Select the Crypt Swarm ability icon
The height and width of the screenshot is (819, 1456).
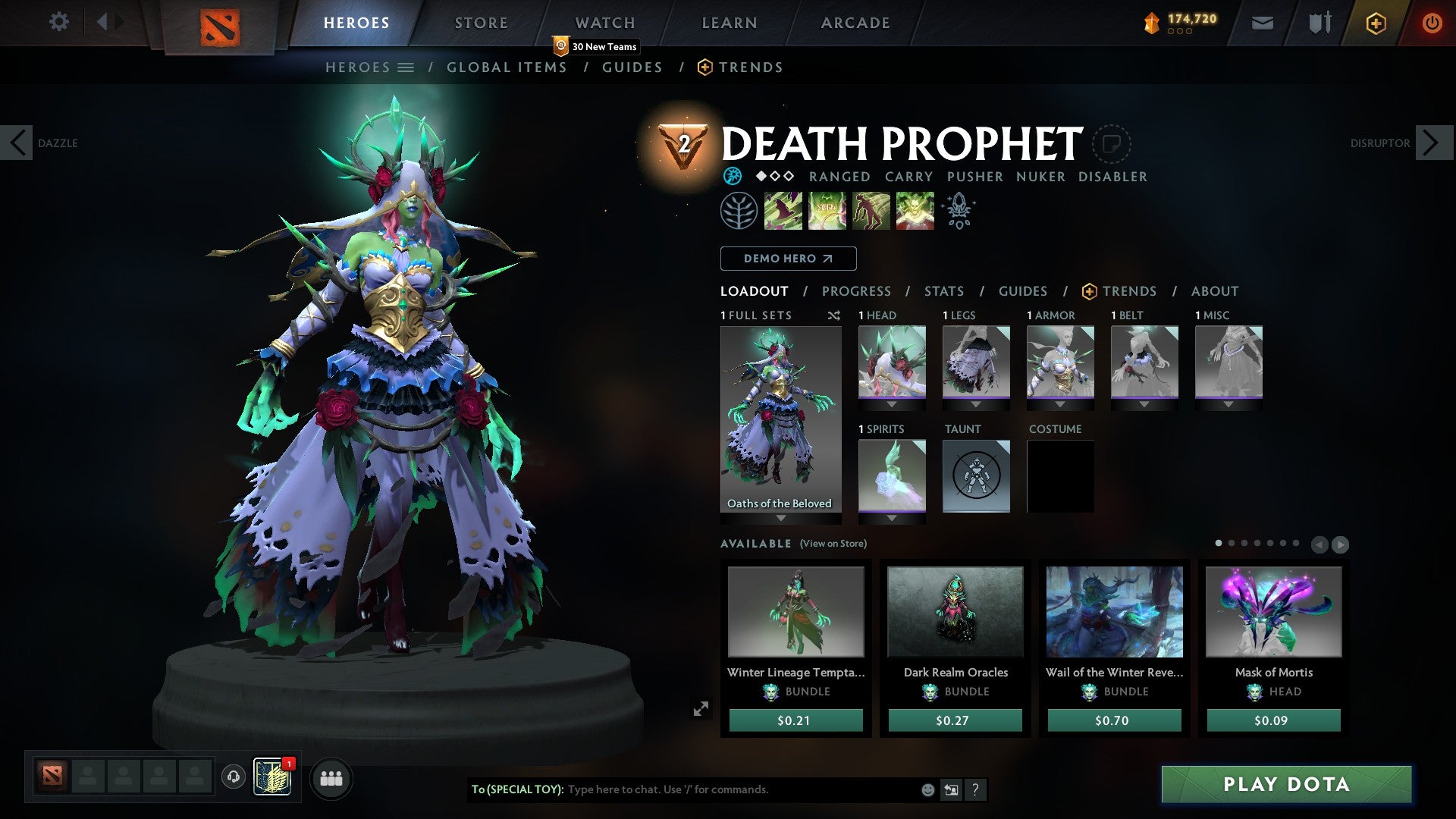click(x=784, y=211)
